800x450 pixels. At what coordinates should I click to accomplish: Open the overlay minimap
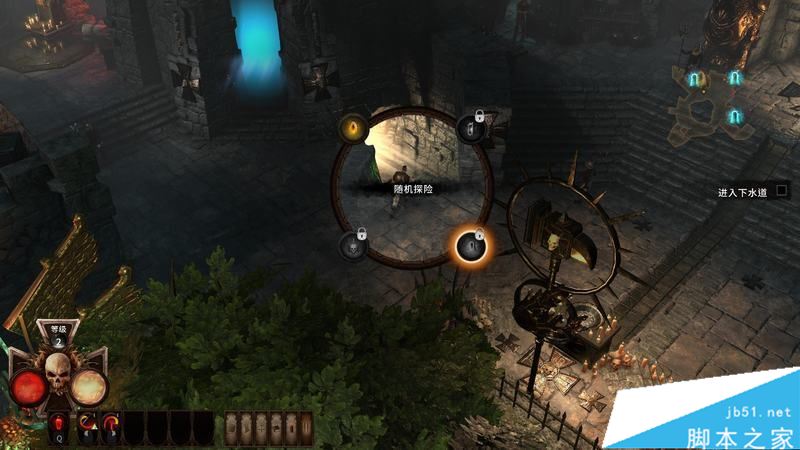pos(714,98)
